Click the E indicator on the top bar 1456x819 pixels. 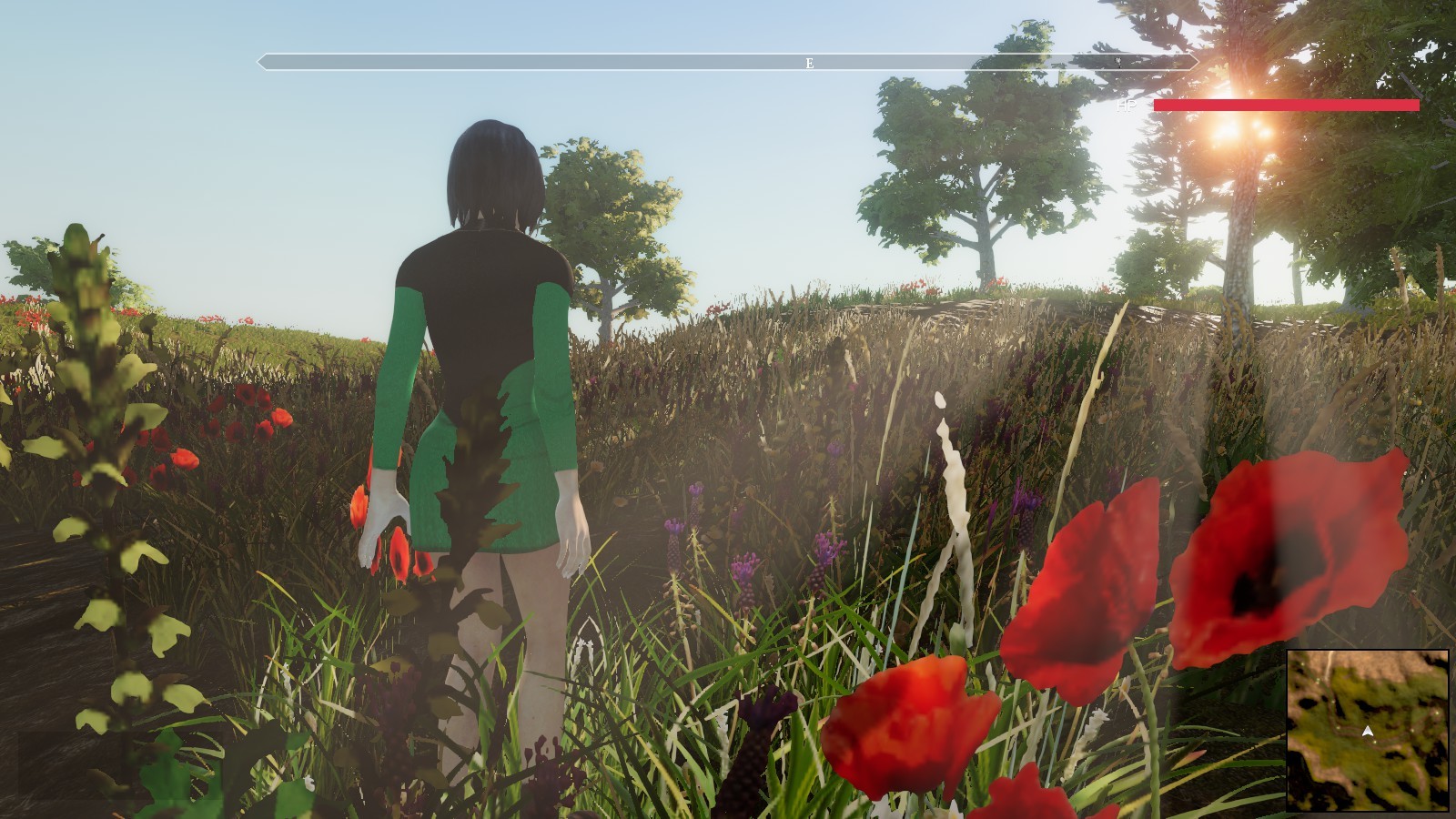pyautogui.click(x=808, y=64)
